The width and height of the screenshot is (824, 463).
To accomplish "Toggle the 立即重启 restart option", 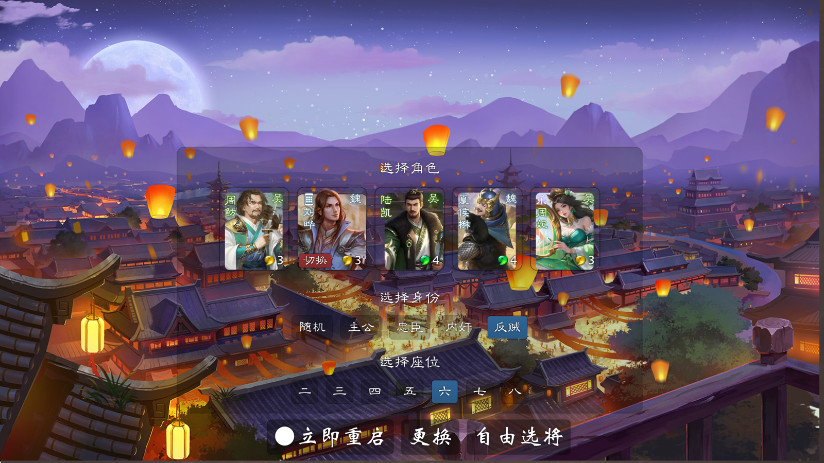I will (286, 437).
